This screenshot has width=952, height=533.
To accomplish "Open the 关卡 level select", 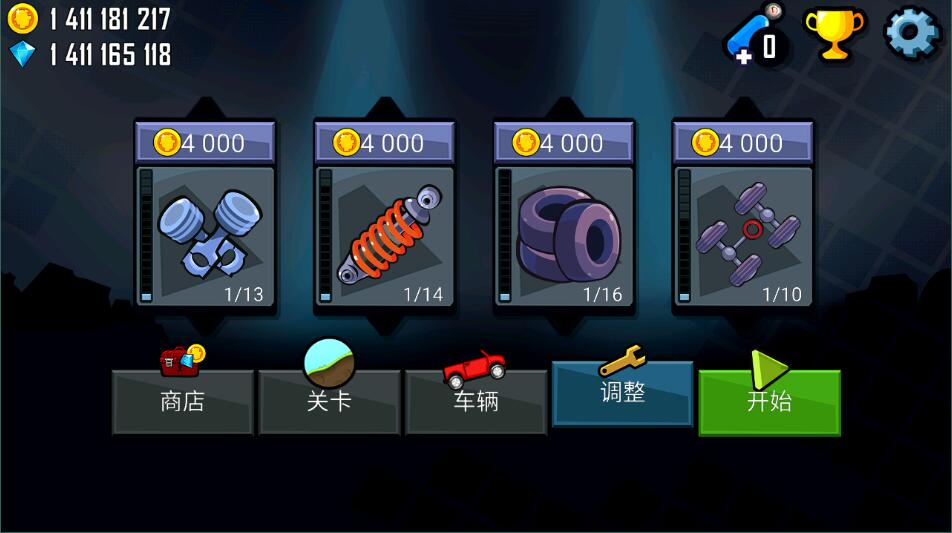I will [x=329, y=402].
